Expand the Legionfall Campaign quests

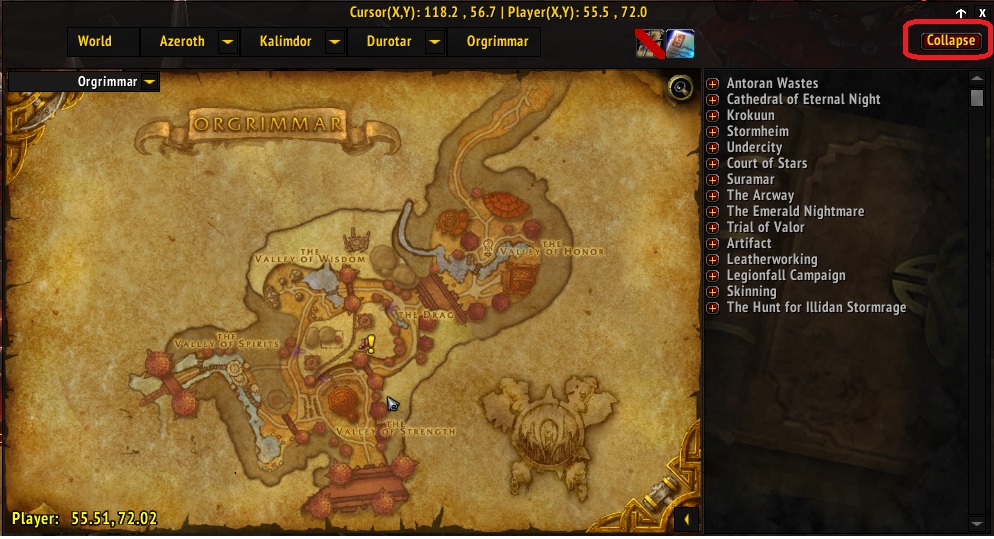click(713, 276)
